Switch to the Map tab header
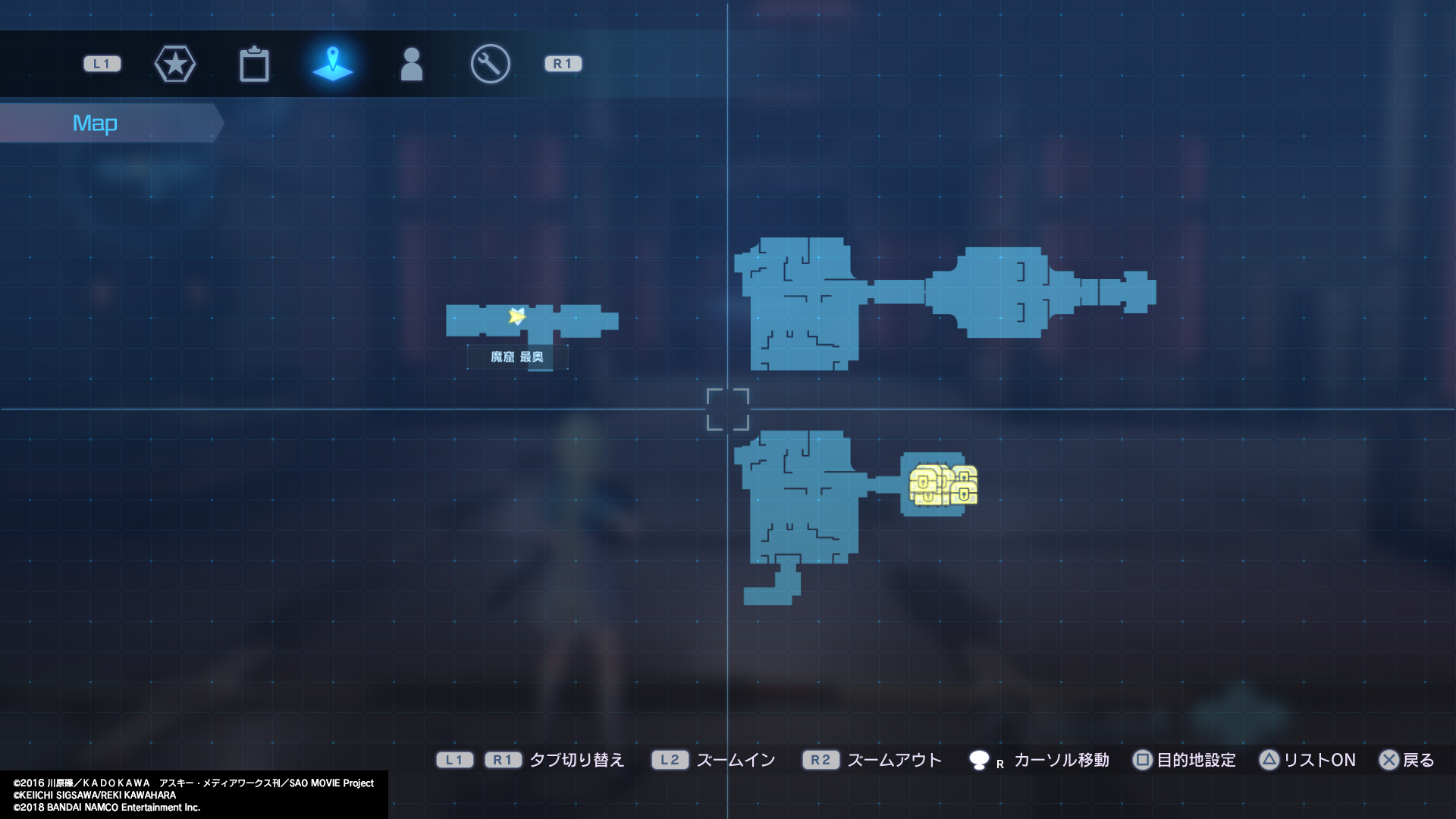Screen dimensions: 1456x819 [96, 122]
